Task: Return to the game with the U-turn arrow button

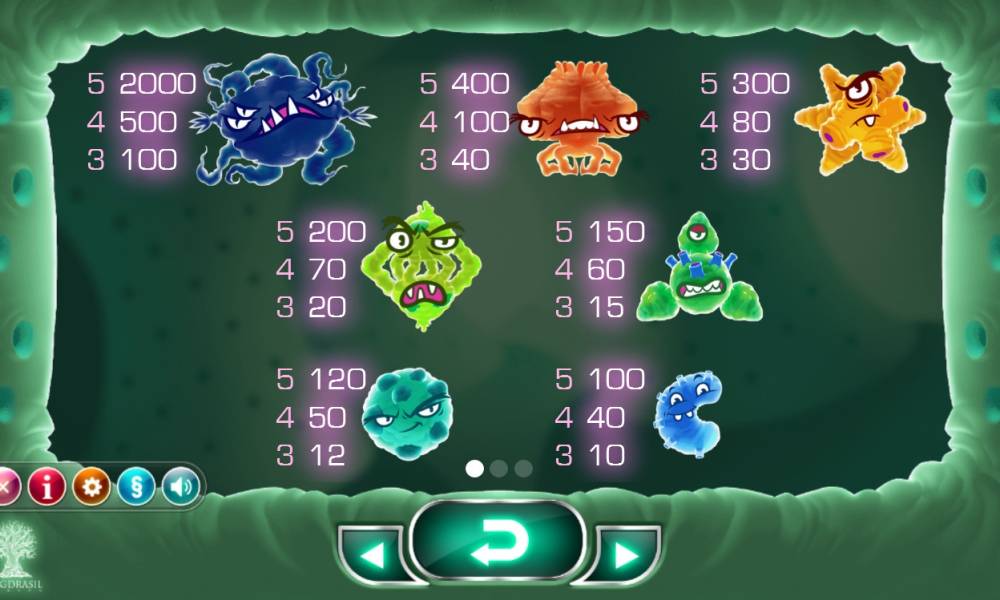Action: [497, 541]
